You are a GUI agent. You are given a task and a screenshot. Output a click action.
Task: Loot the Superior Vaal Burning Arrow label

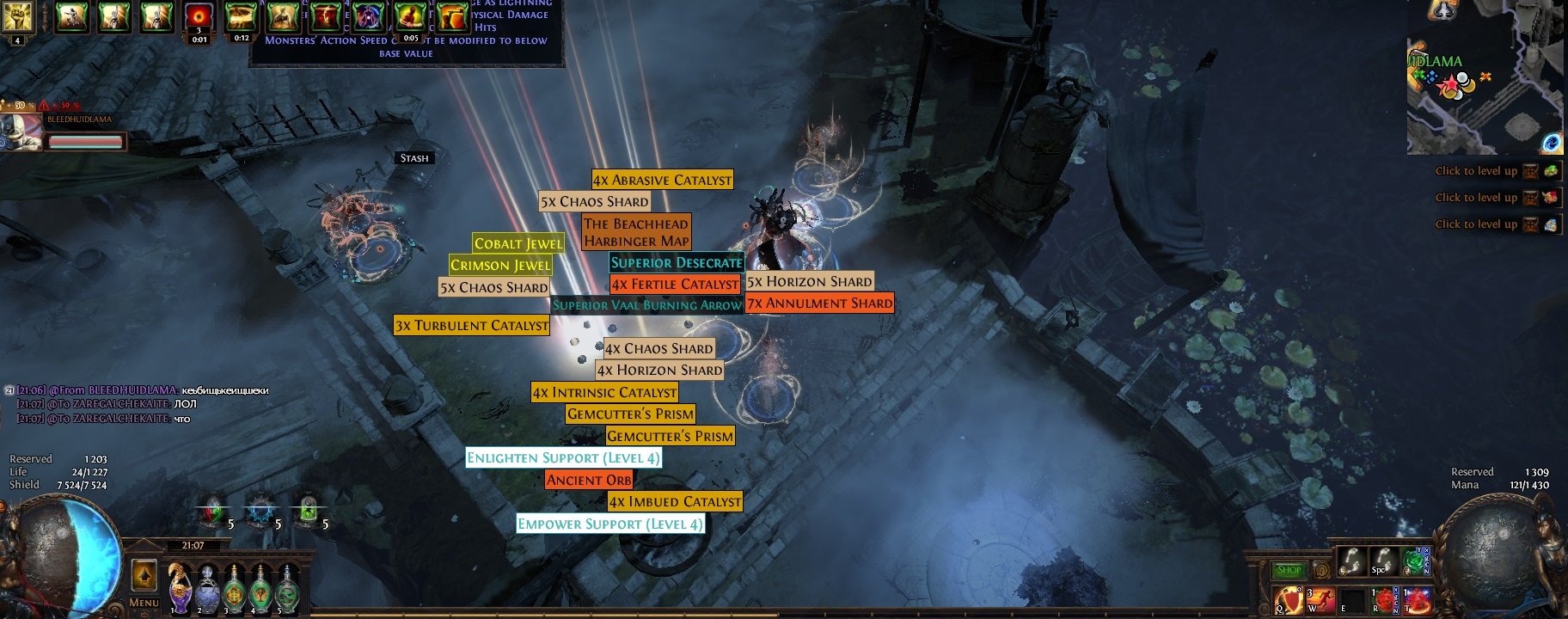pos(646,304)
